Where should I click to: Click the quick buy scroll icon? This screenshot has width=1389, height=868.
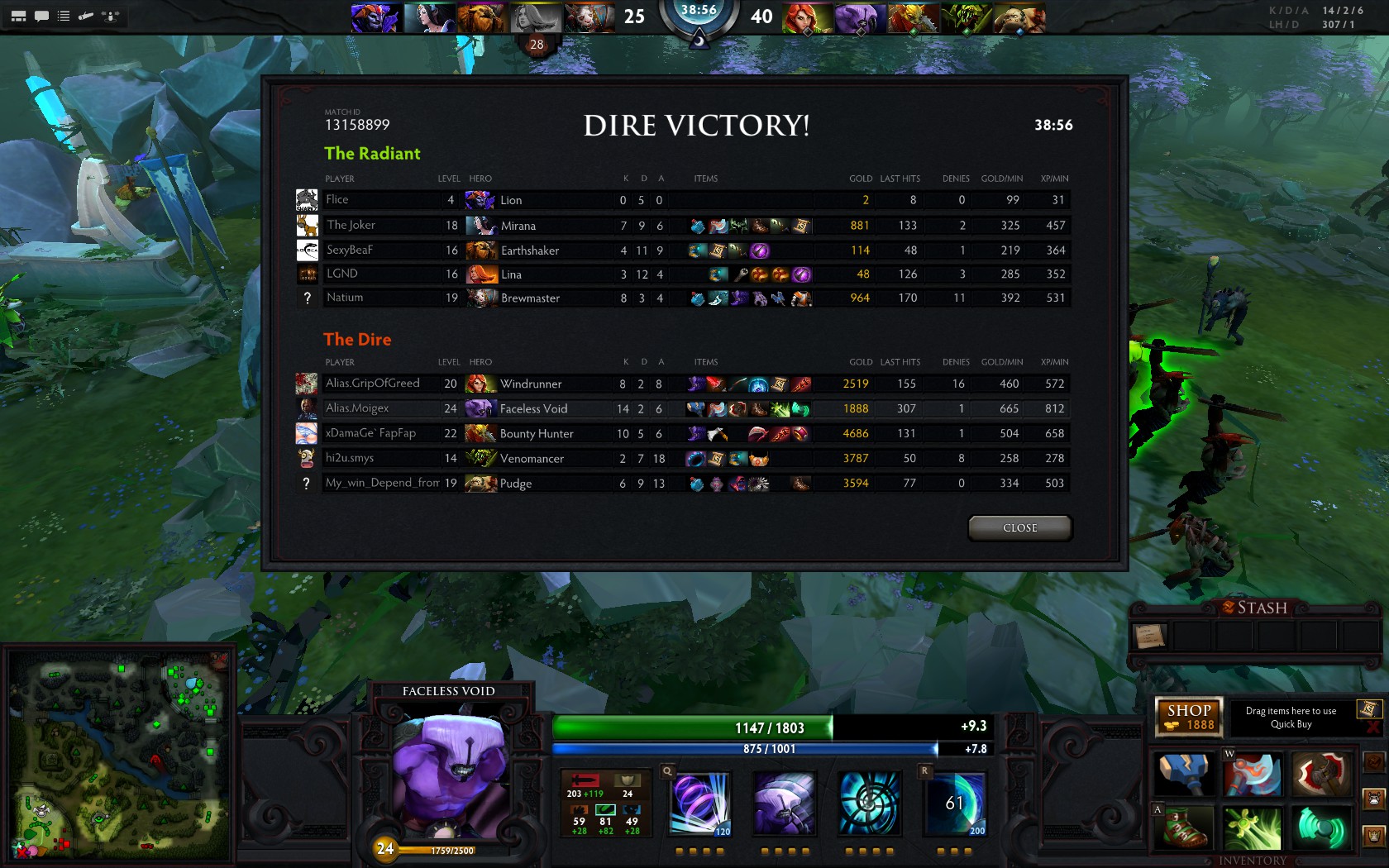click(x=1368, y=709)
